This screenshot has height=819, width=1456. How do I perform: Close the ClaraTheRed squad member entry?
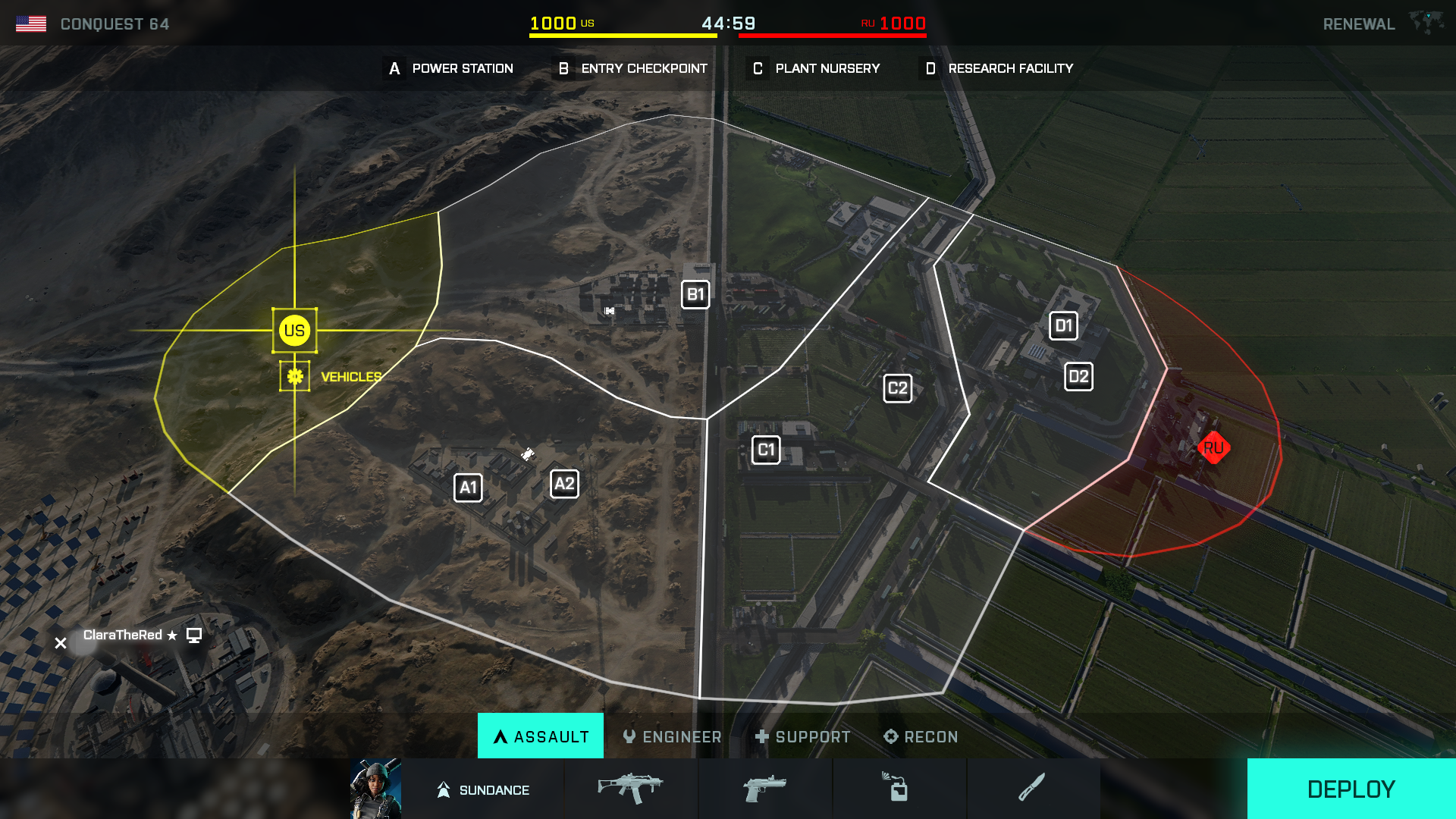[x=61, y=643]
